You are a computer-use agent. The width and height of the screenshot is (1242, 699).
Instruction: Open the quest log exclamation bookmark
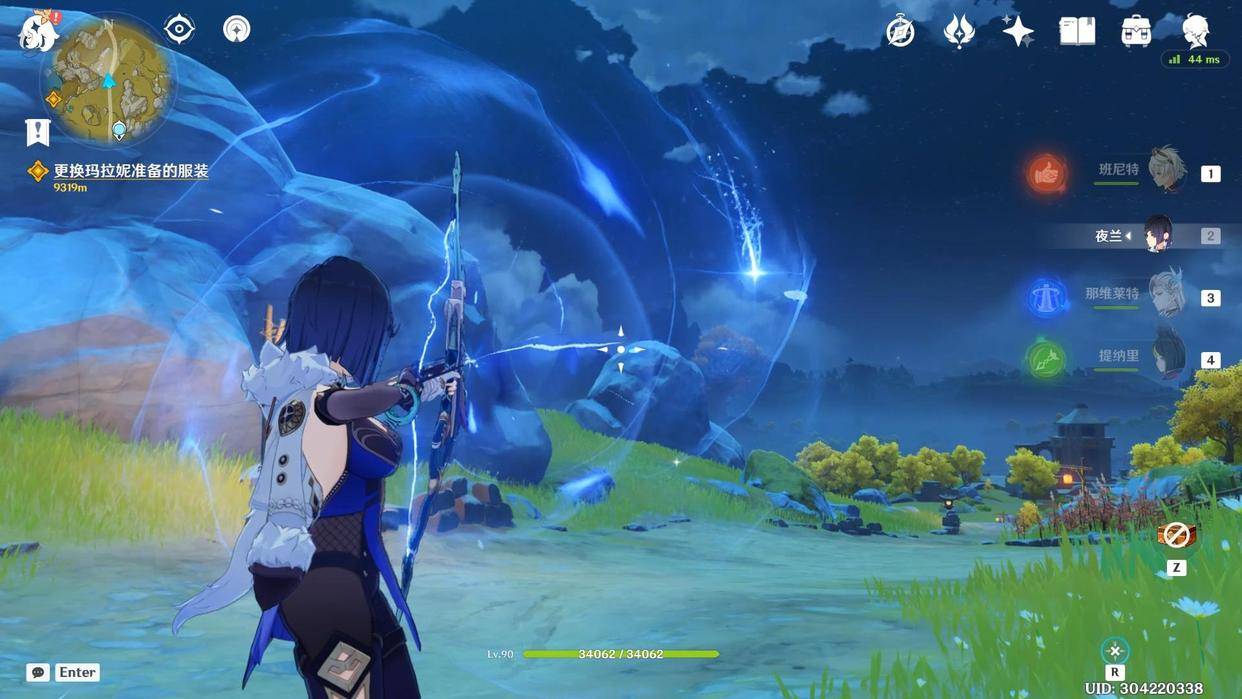tap(38, 132)
